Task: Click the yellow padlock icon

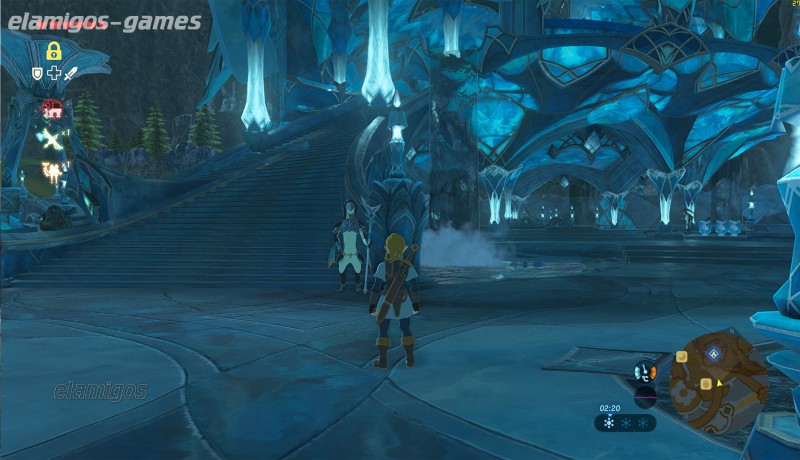Action: (52, 51)
